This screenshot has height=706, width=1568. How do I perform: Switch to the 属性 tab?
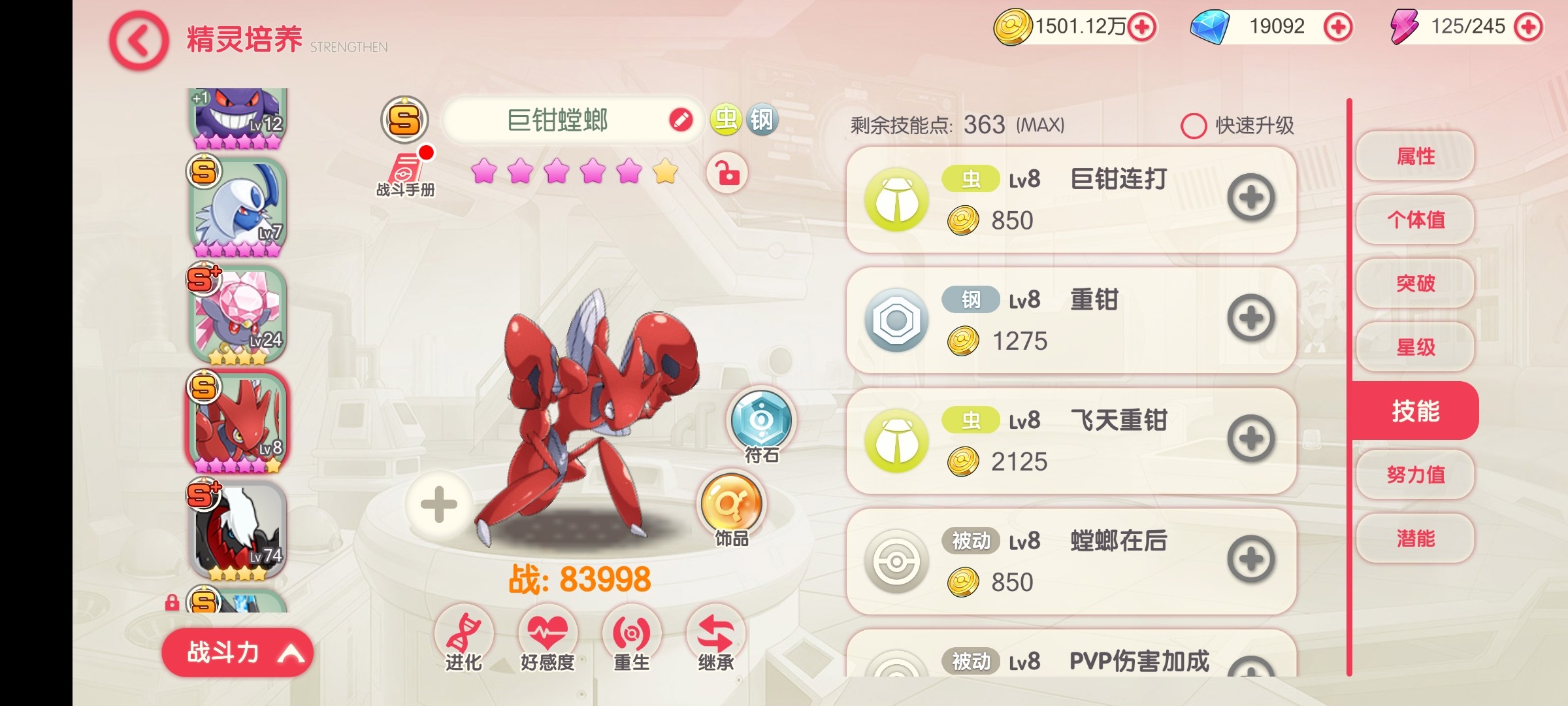[x=1415, y=156]
